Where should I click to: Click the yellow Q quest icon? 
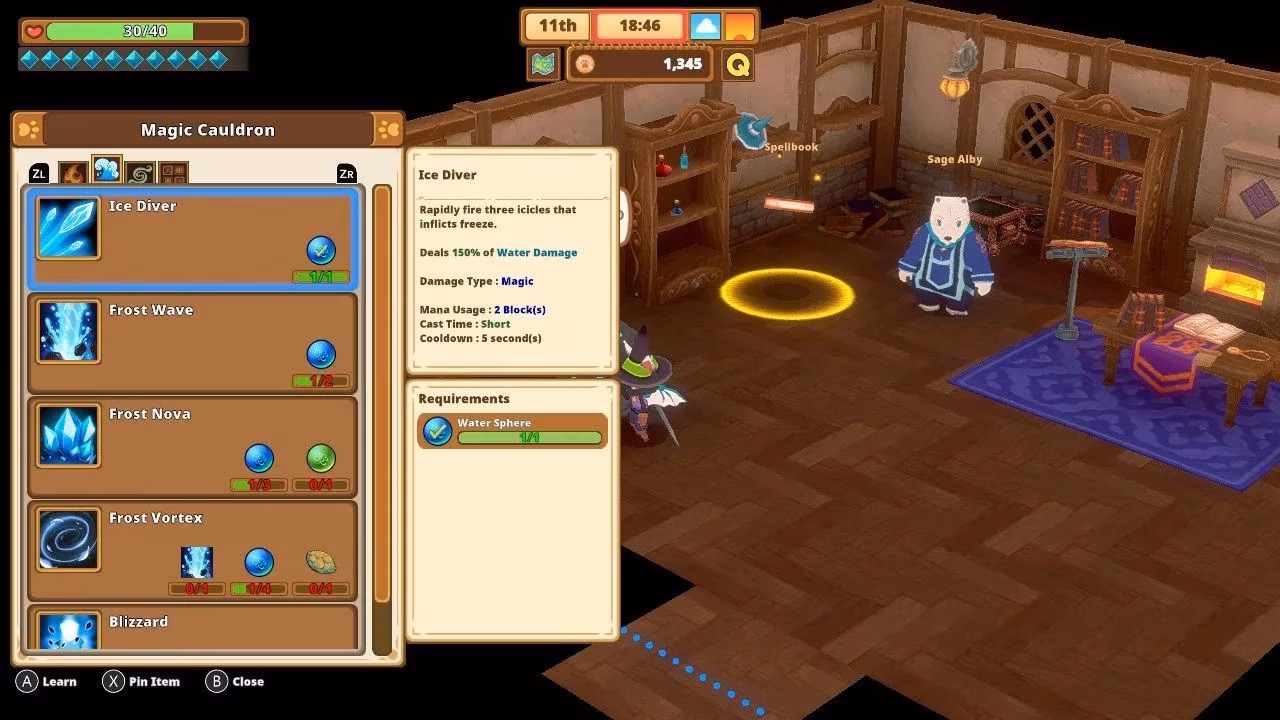(x=738, y=64)
